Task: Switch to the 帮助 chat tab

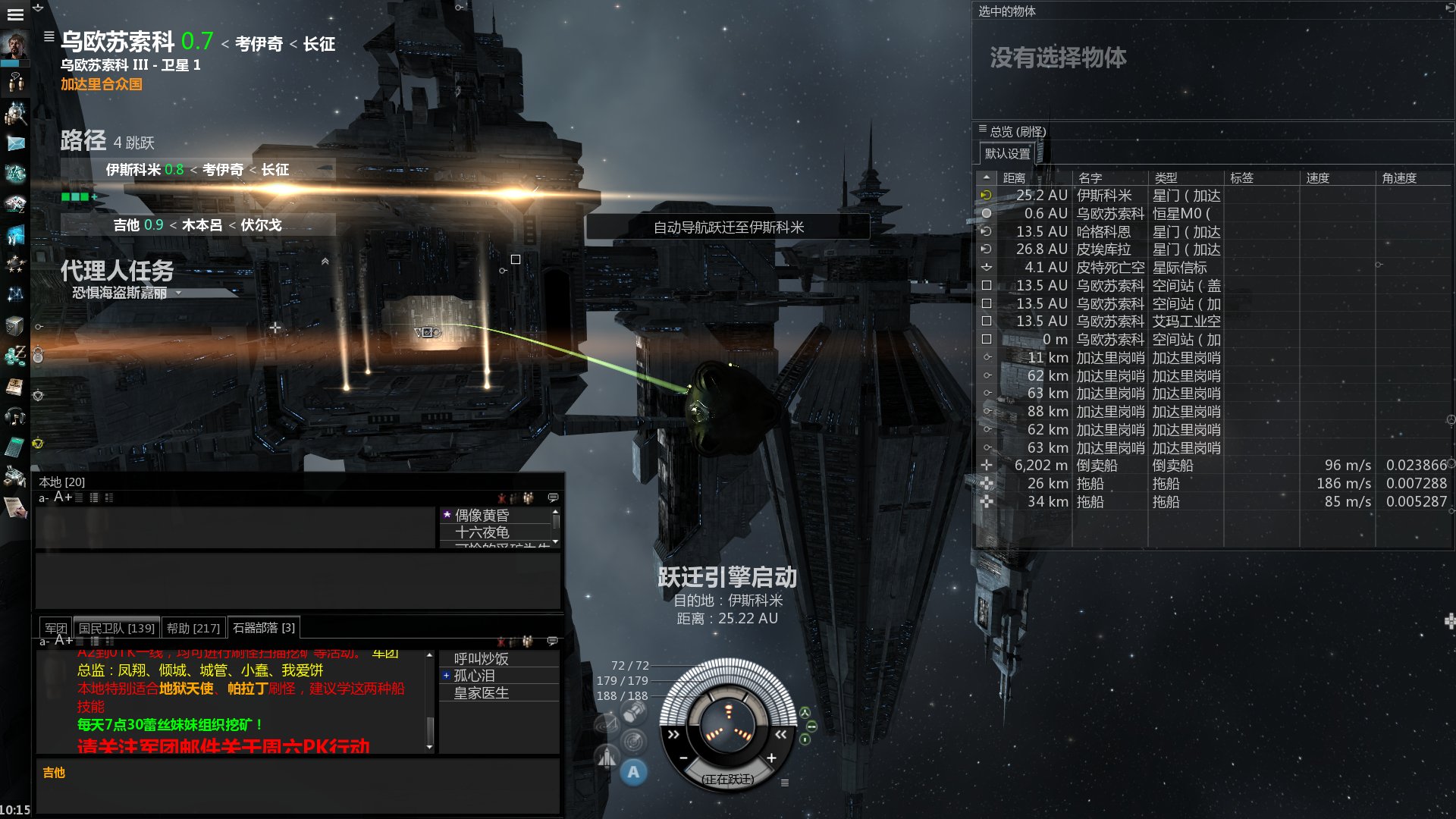Action: tap(193, 628)
